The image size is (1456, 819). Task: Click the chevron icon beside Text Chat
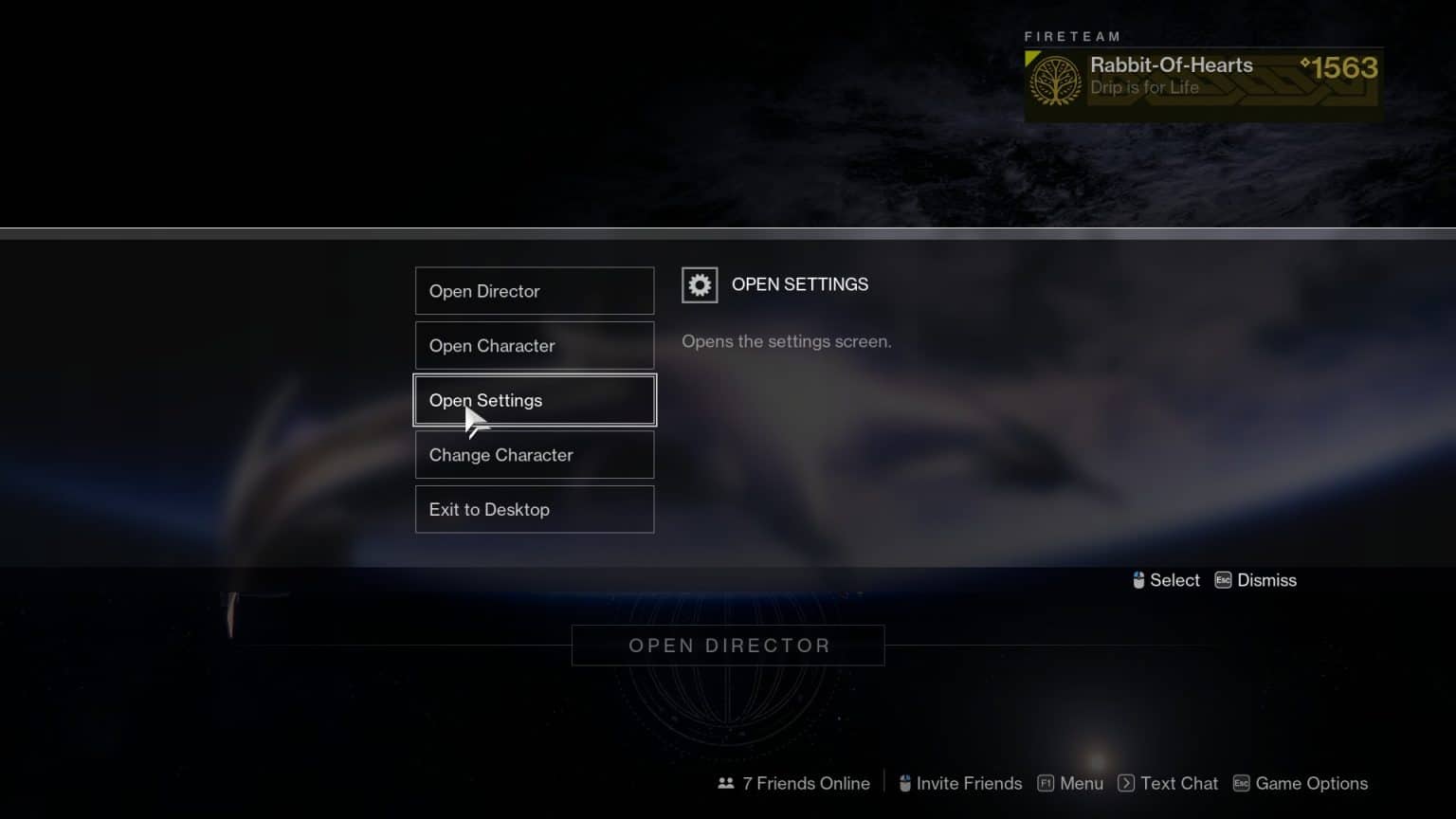1127,783
